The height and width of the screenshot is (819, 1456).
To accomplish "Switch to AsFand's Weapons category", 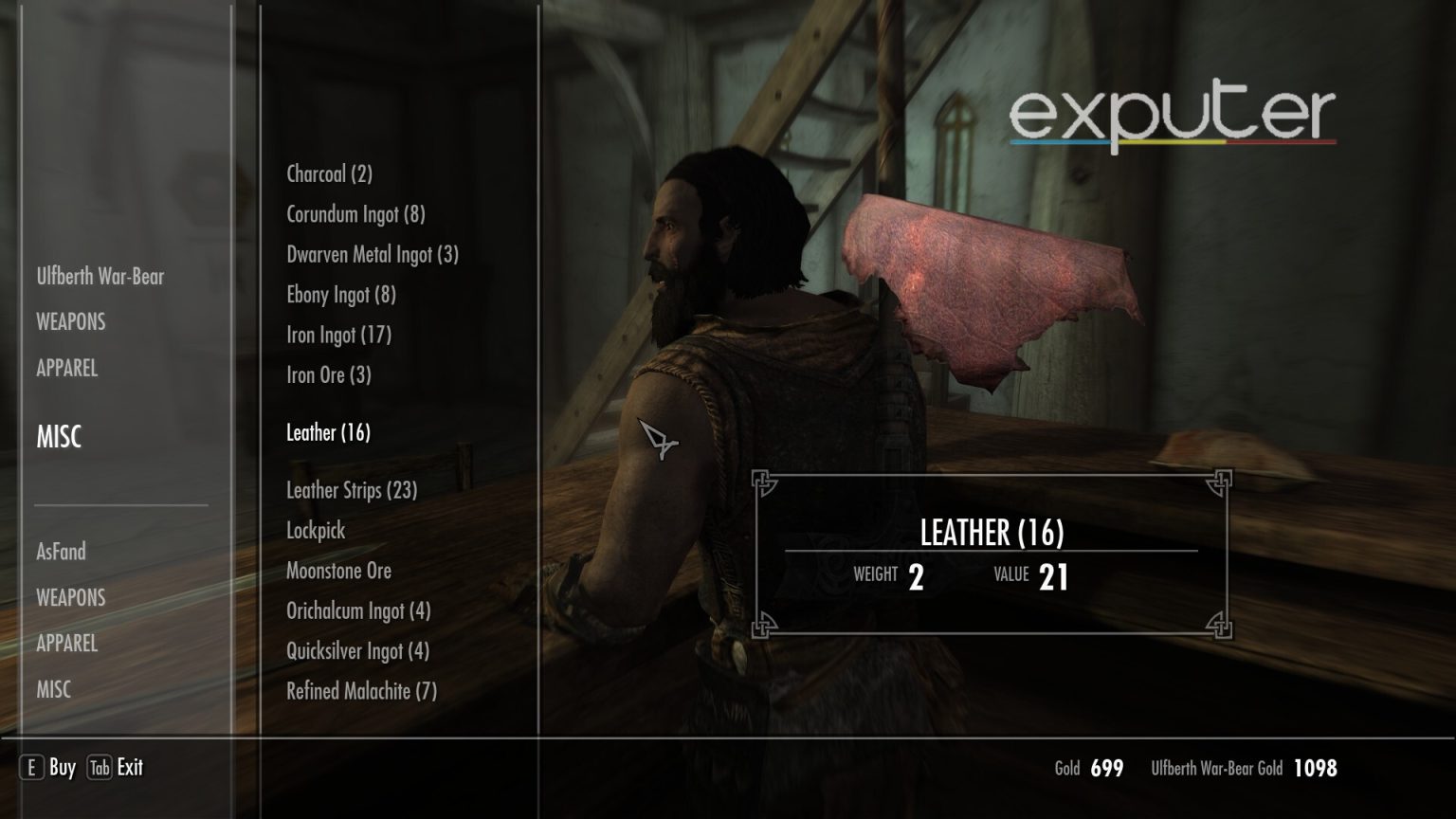I will click(x=71, y=597).
